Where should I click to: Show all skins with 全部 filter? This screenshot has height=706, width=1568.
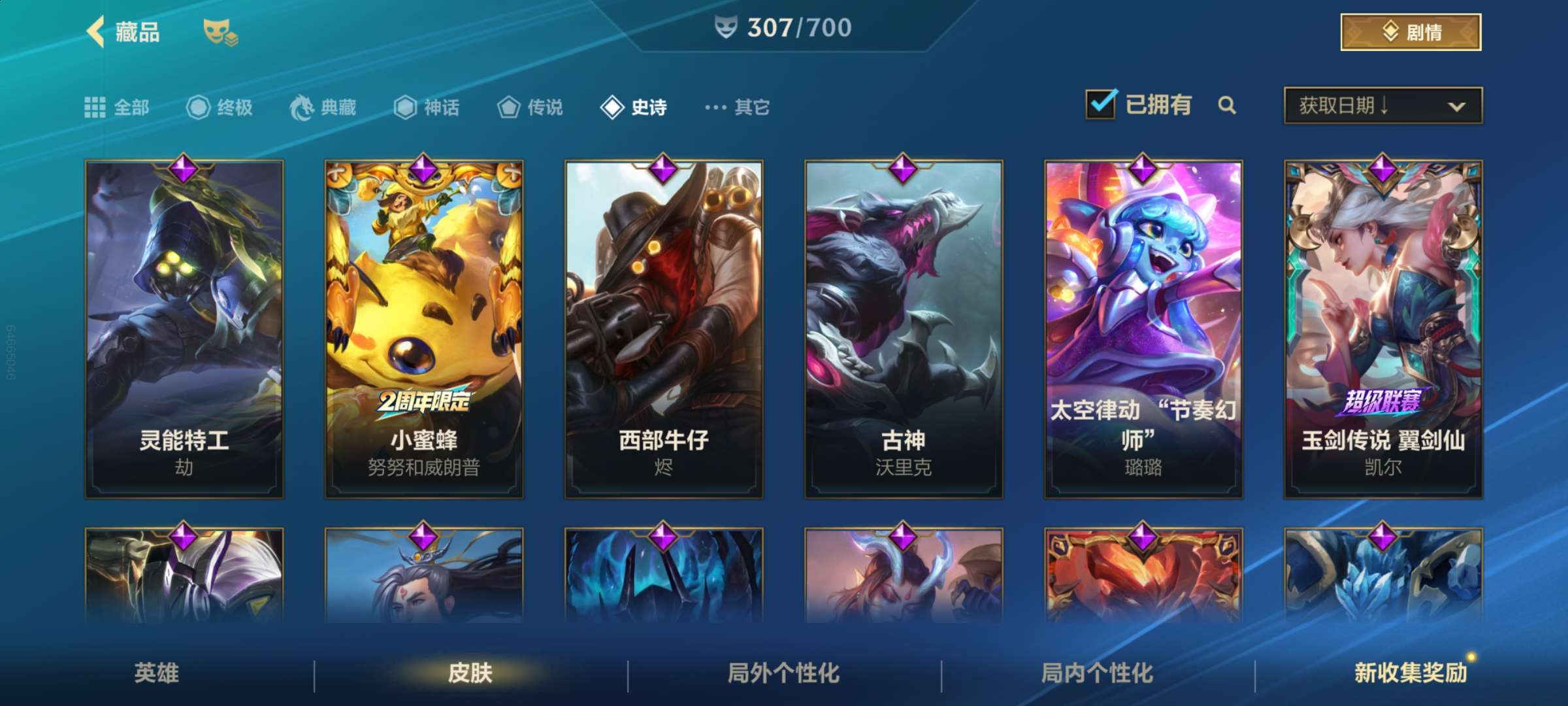pyautogui.click(x=117, y=107)
